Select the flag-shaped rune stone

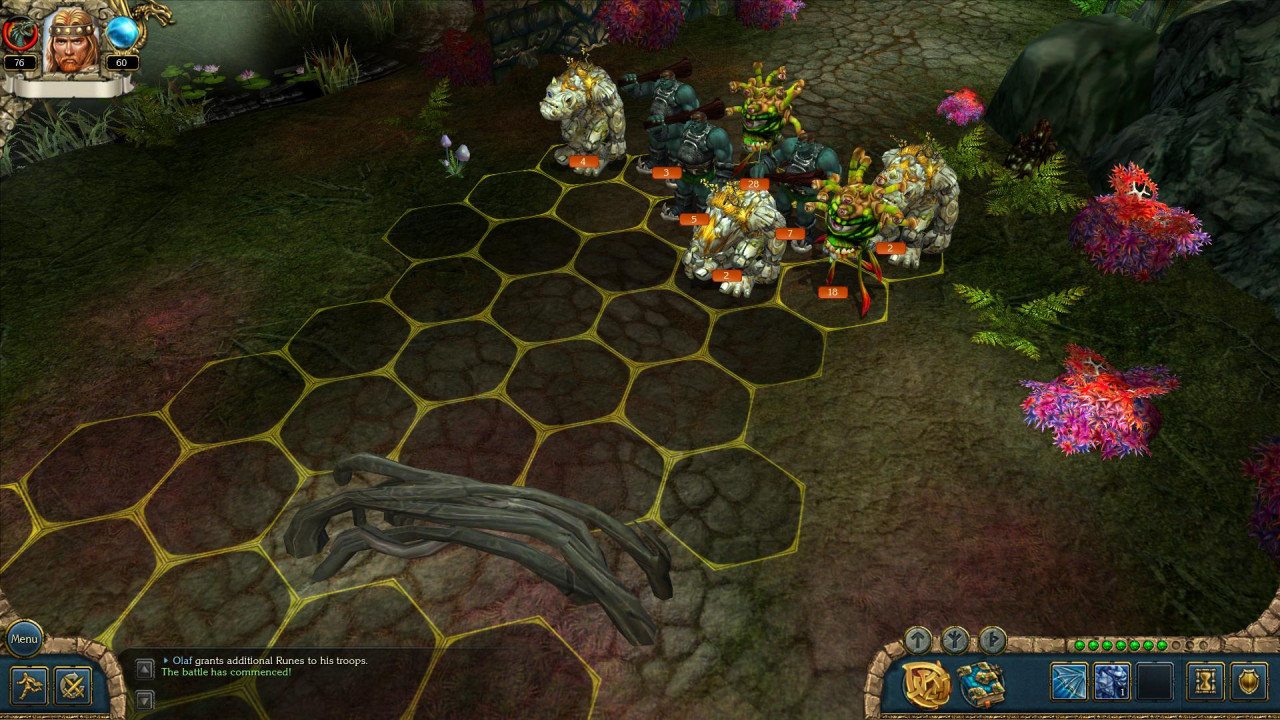(x=991, y=639)
